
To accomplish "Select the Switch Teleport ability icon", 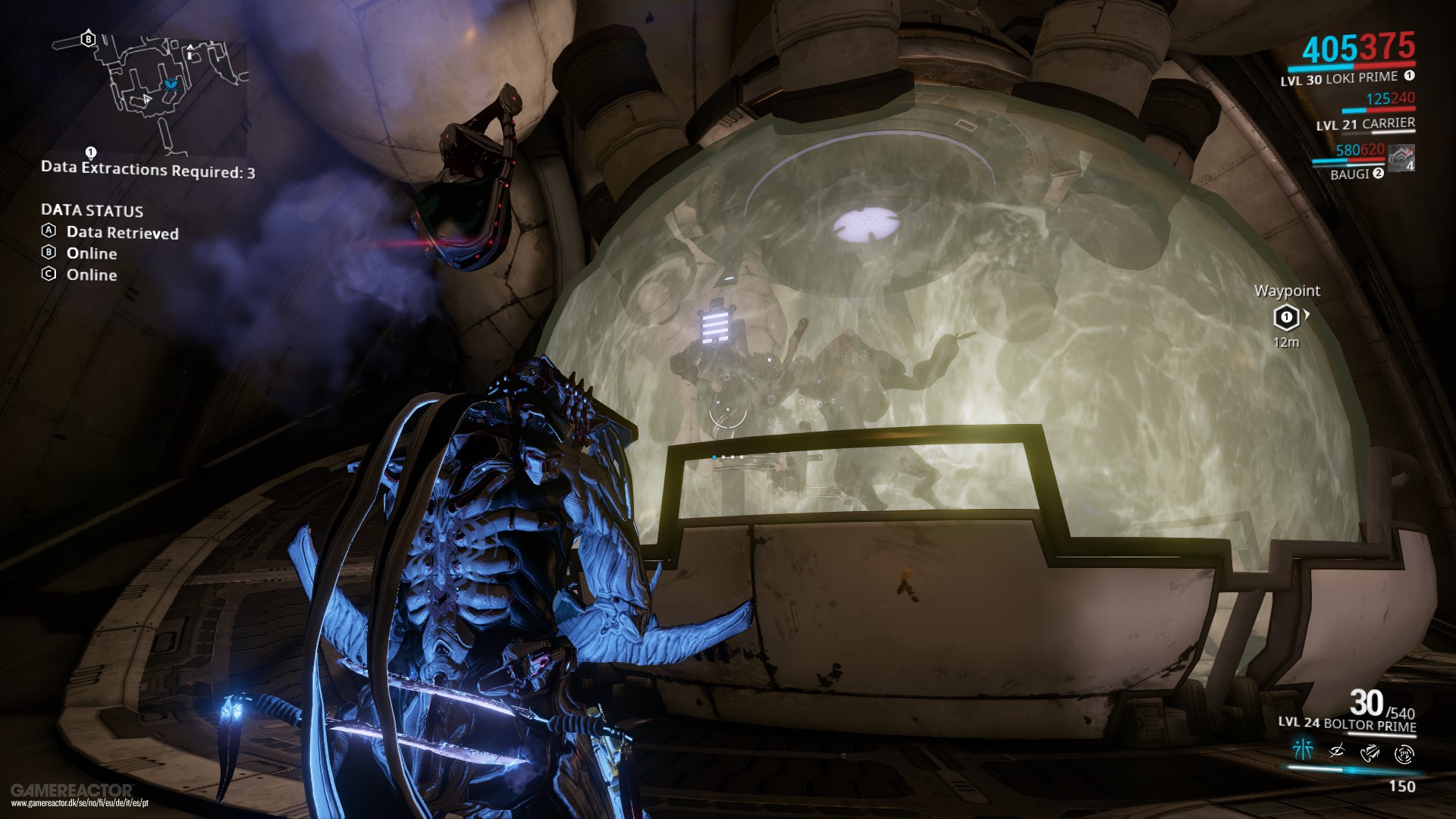I will (x=1370, y=752).
